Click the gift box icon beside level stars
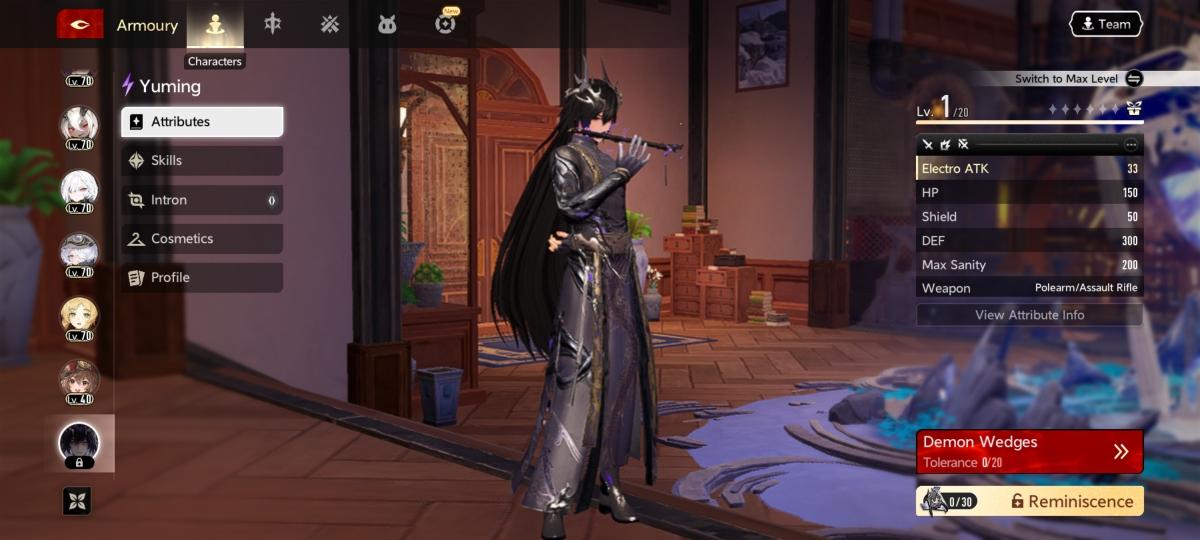Screen dimensions: 1200x540 point(1134,108)
